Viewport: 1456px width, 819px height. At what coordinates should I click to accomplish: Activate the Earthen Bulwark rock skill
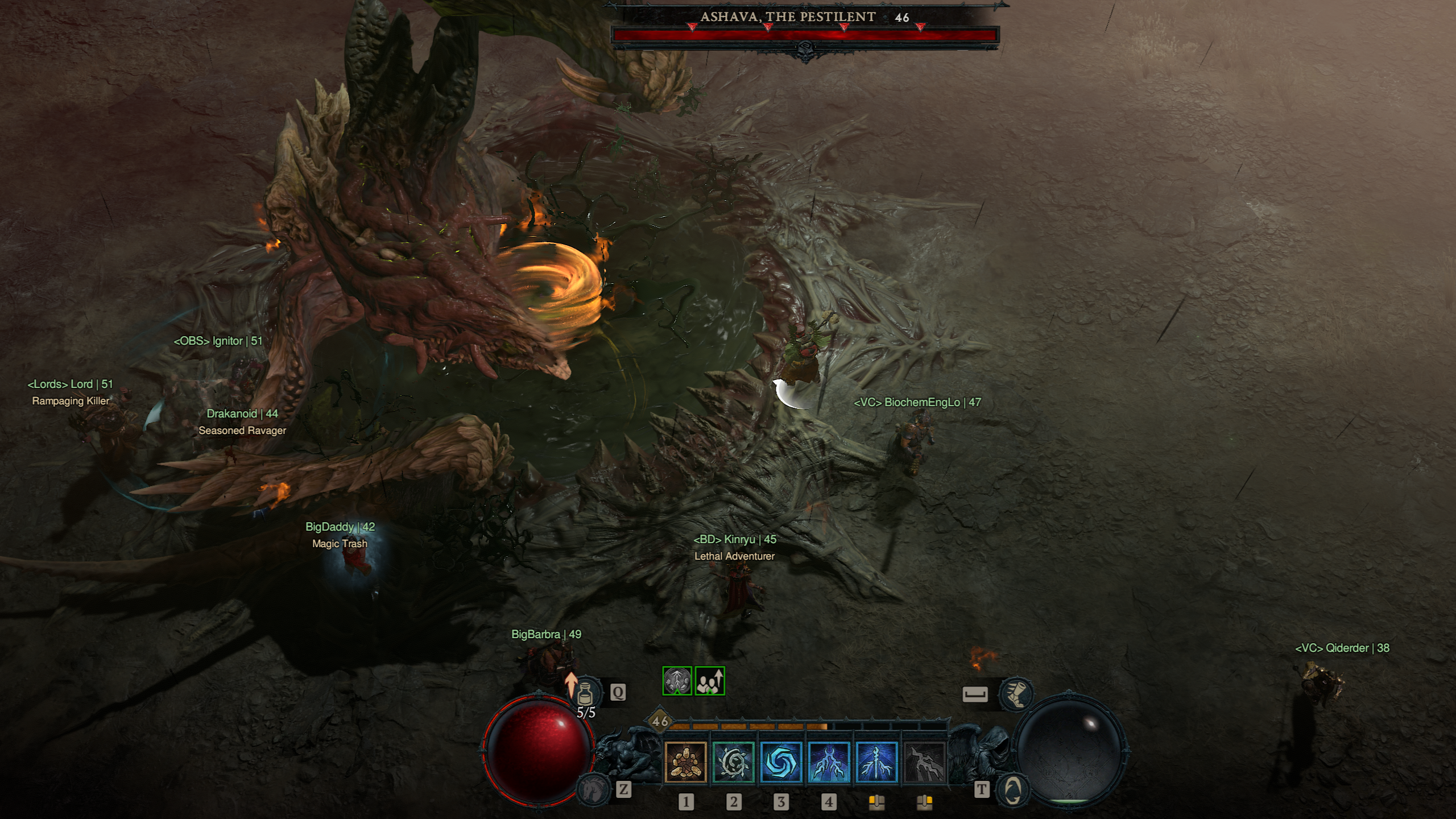[685, 763]
